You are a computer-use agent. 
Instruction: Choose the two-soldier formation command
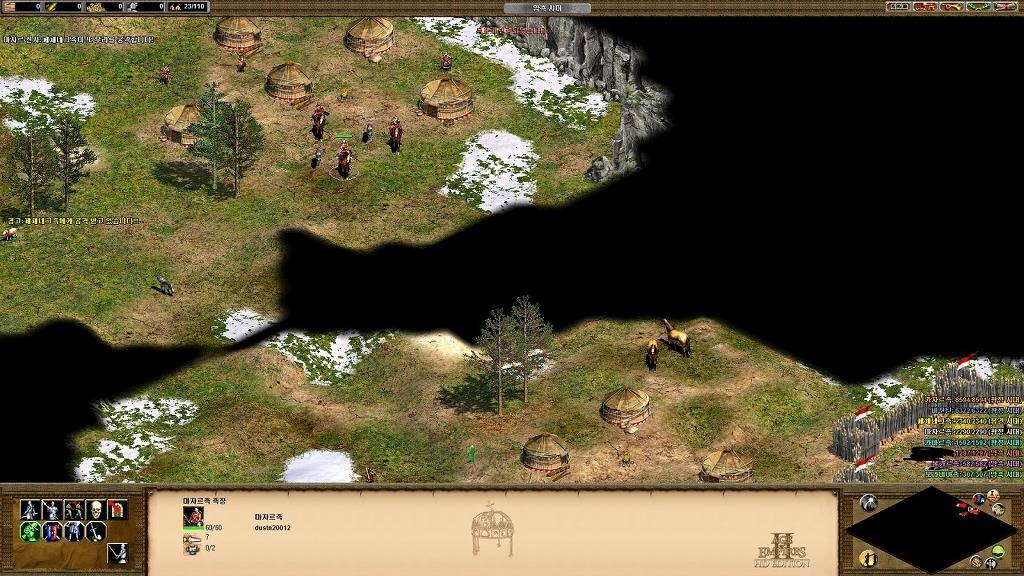(73, 510)
